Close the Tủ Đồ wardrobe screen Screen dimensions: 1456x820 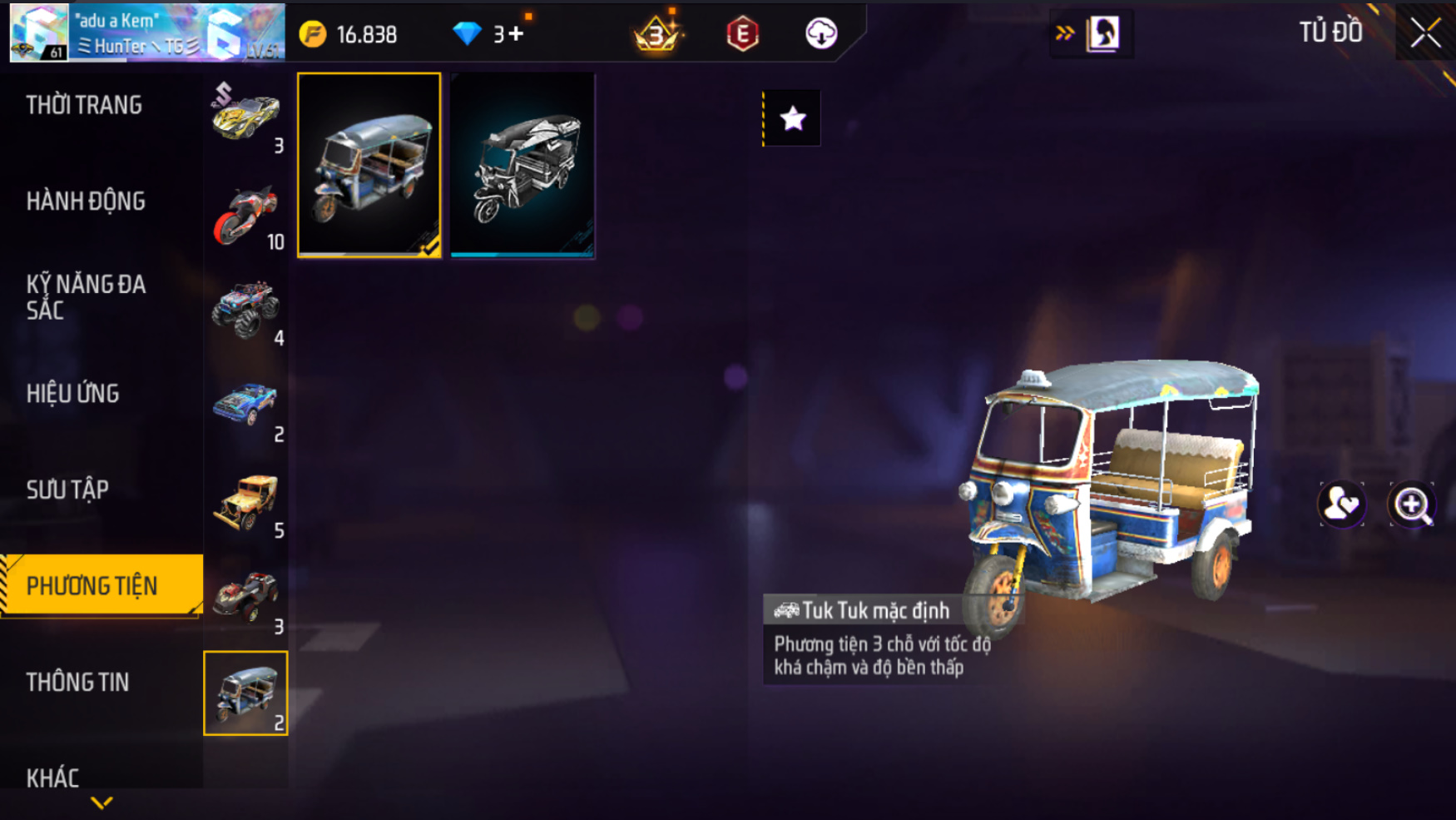(1425, 33)
